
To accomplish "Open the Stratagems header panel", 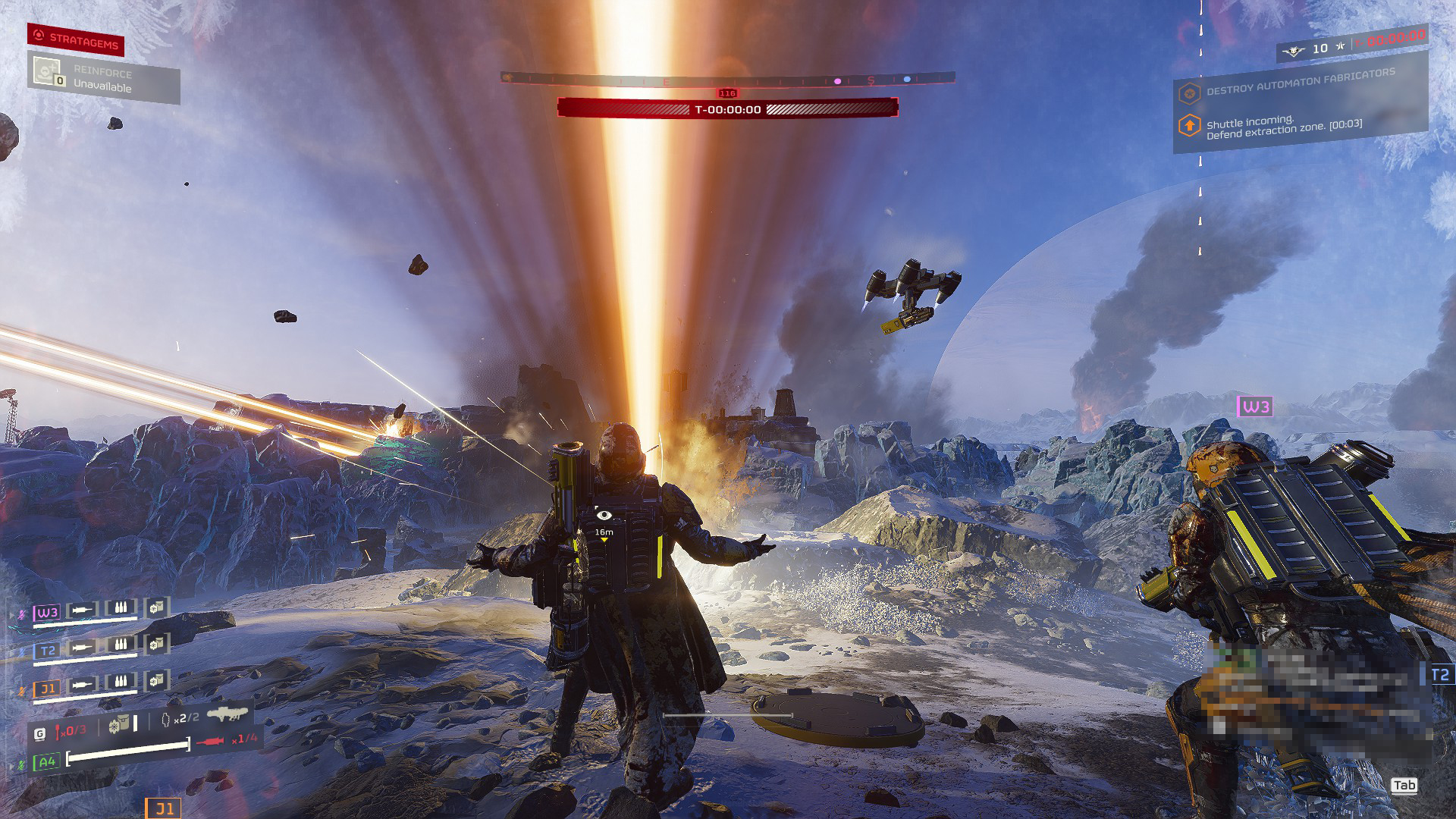I will point(76,39).
